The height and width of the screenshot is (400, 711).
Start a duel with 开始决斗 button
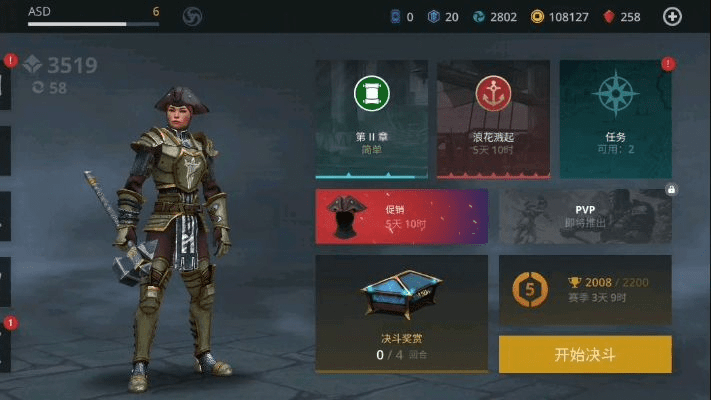585,354
